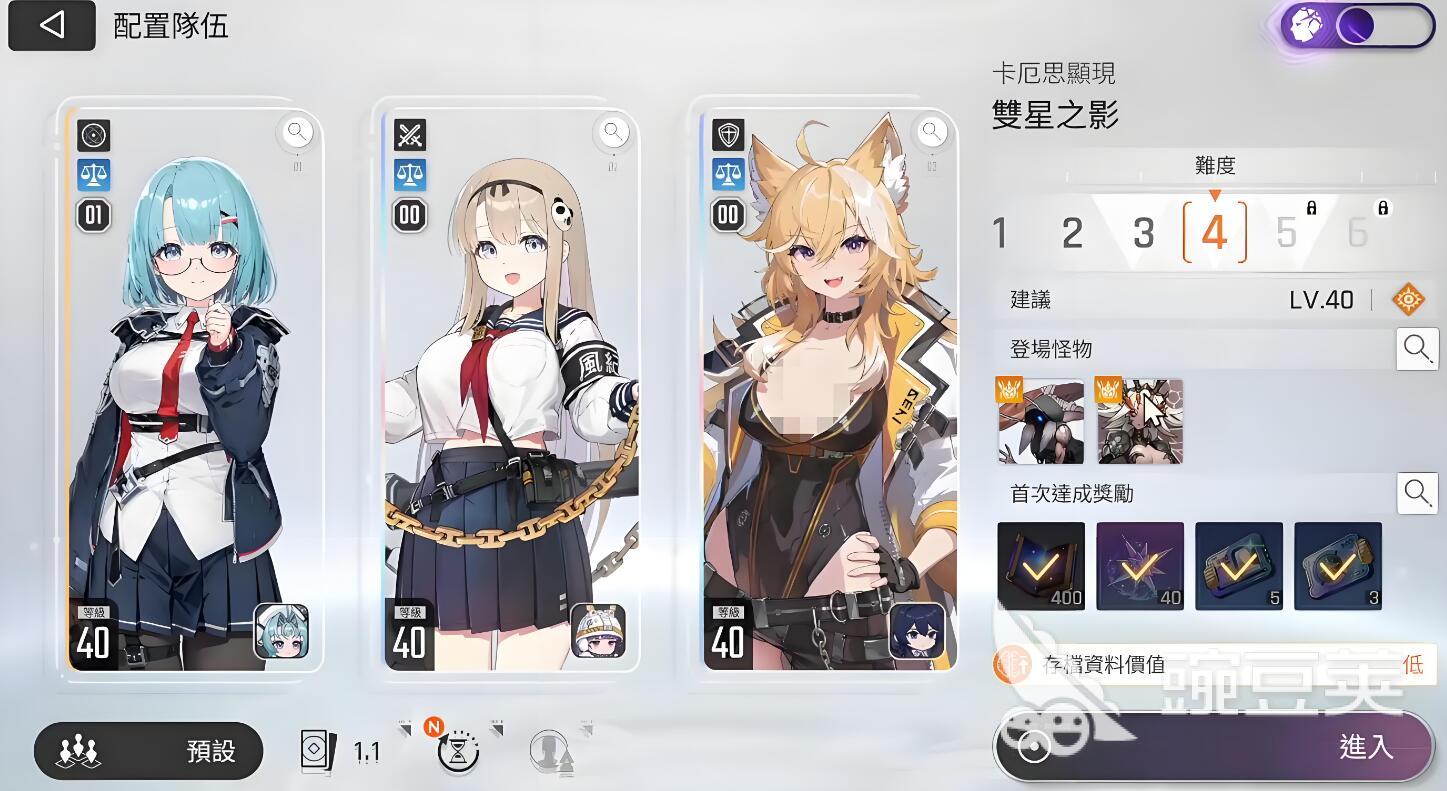This screenshot has width=1447, height=791.
Task: Select the locked difficulty 5
Action: pos(1286,233)
